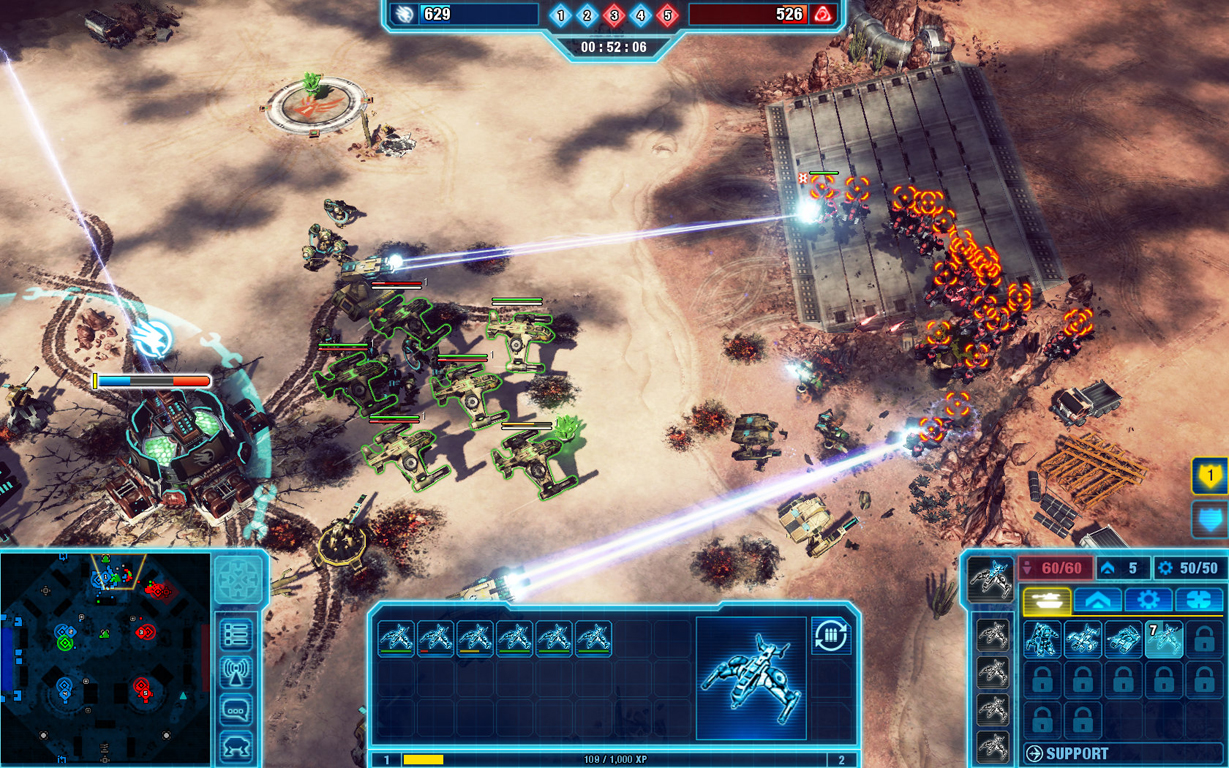Viewport: 1229px width, 768px height.
Task: Switch to the fourth build panel tab
Action: 1198,601
